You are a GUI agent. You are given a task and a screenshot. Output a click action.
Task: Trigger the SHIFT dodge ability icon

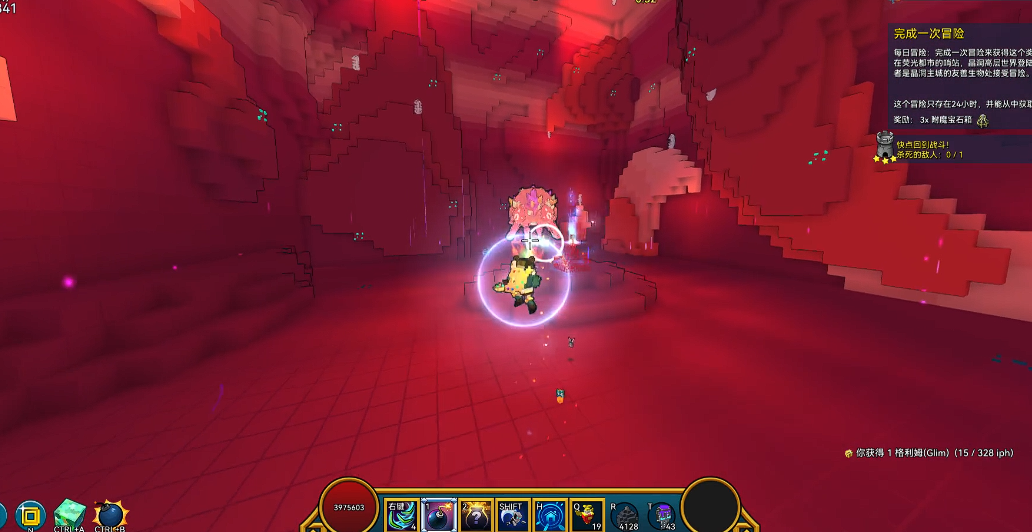coord(513,515)
